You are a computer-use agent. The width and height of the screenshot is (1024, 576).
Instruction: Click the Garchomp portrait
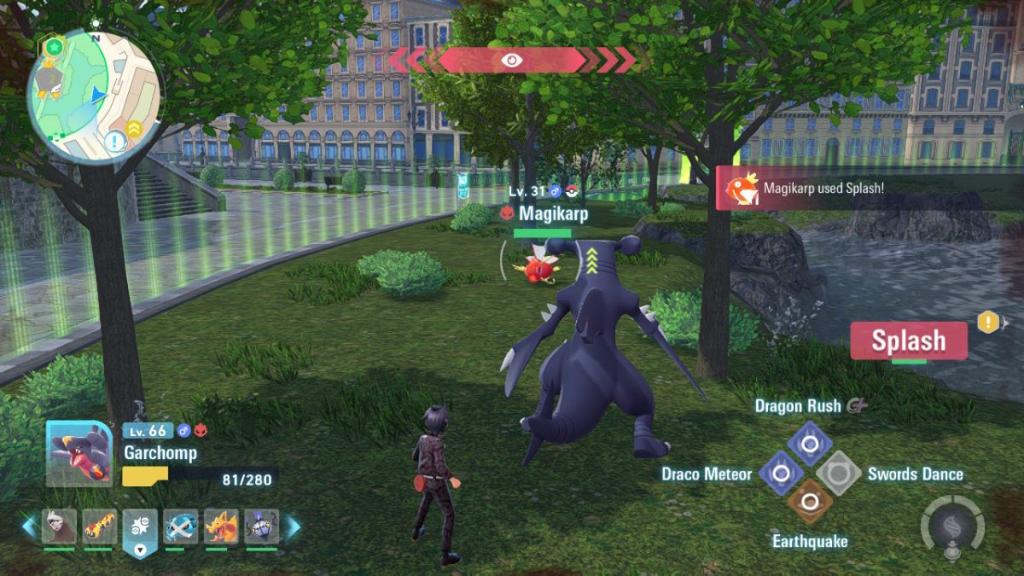[x=79, y=453]
